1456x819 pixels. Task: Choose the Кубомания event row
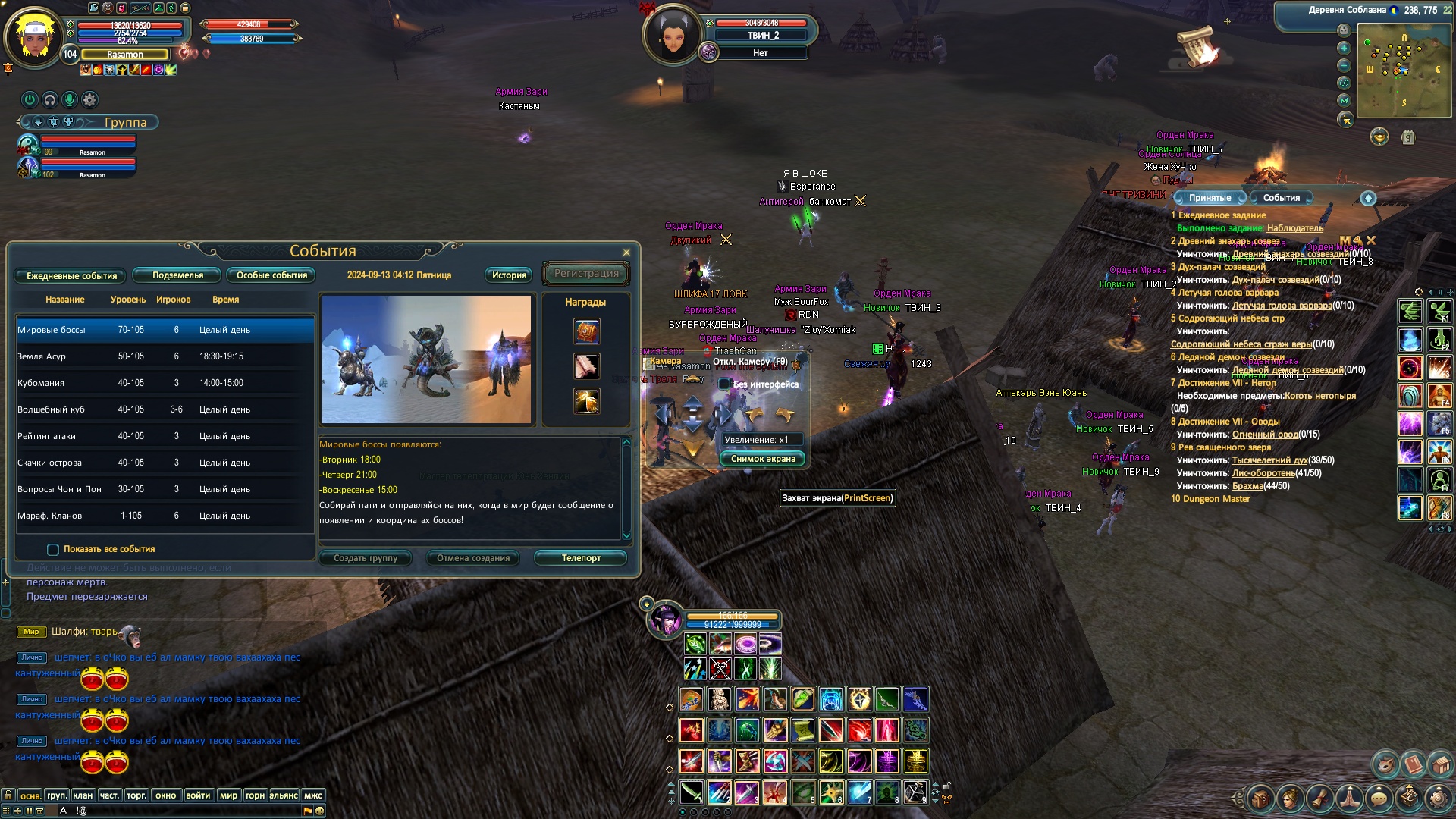[165, 383]
